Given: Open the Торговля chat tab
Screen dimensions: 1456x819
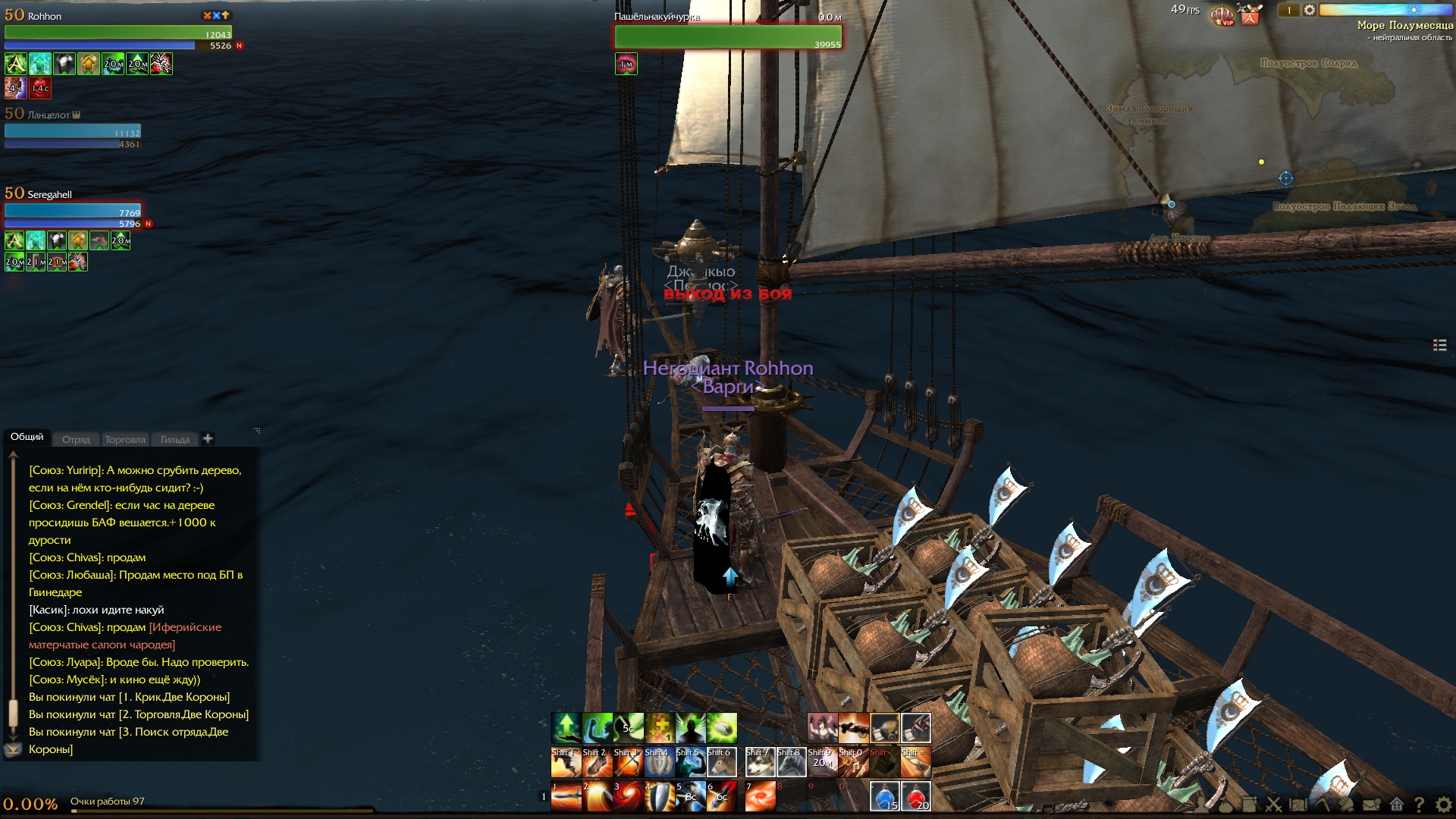Looking at the screenshot, I should [125, 440].
